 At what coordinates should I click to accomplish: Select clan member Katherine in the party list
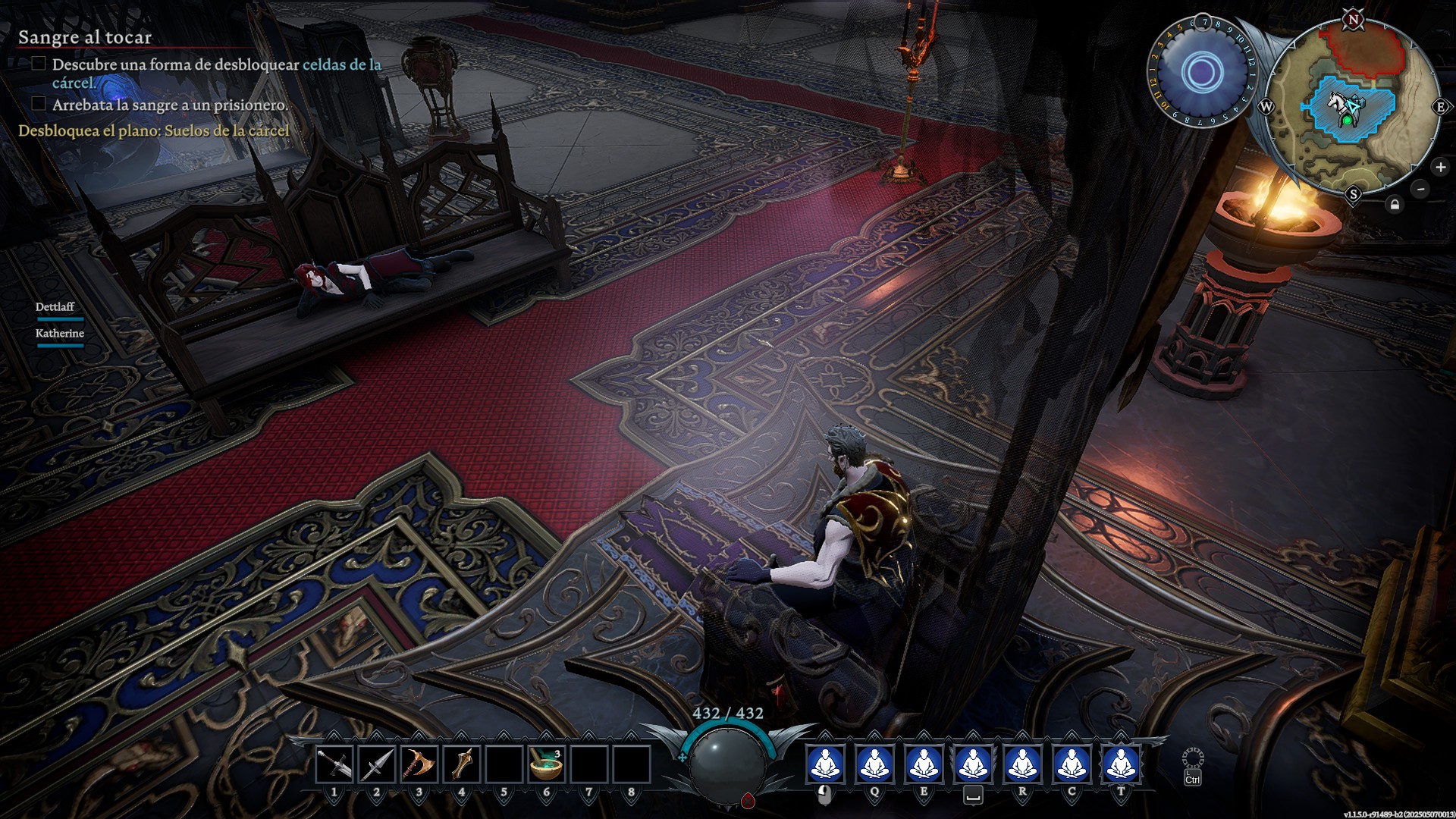pyautogui.click(x=59, y=334)
